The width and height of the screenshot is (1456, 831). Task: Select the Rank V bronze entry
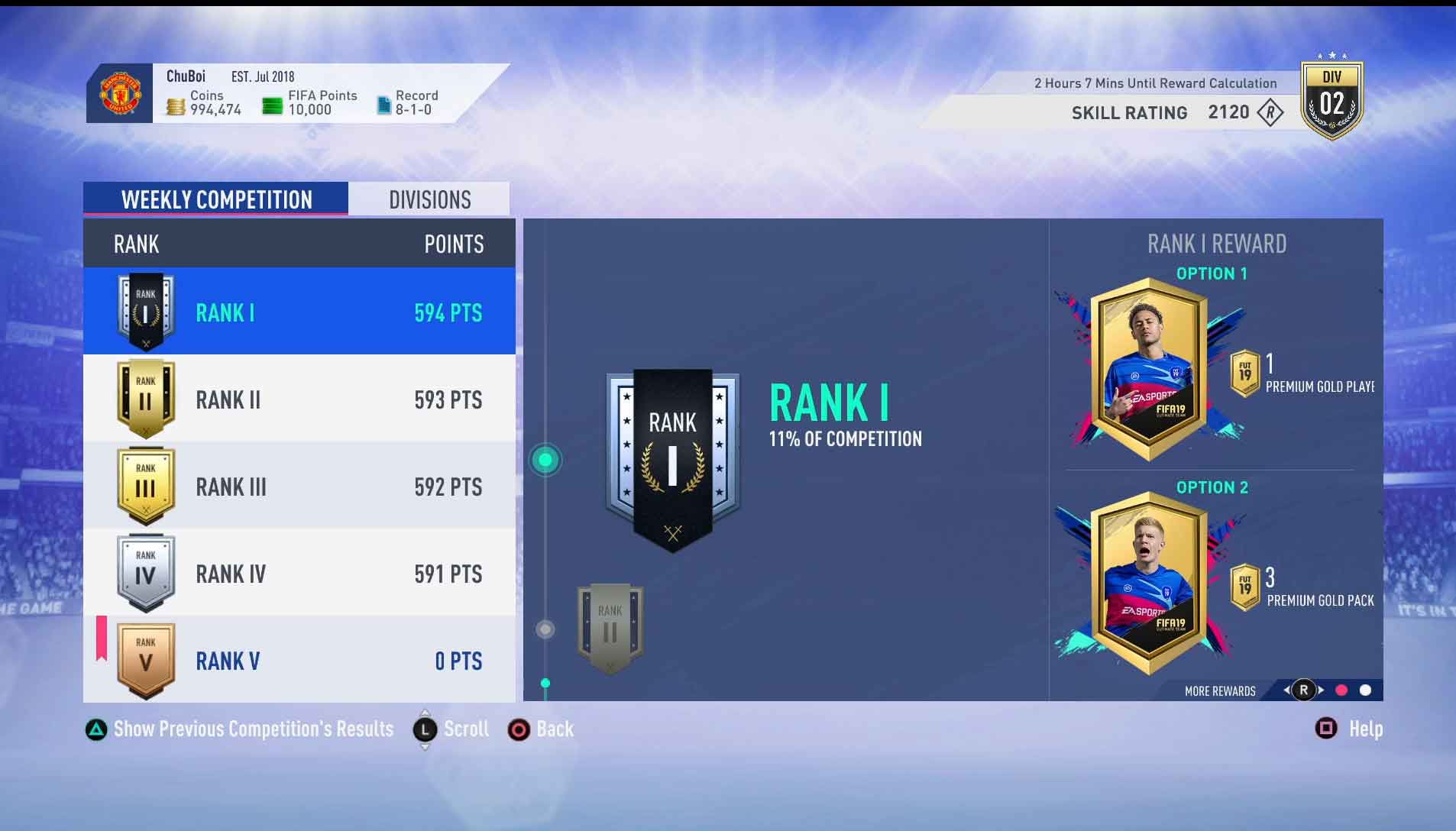[298, 660]
